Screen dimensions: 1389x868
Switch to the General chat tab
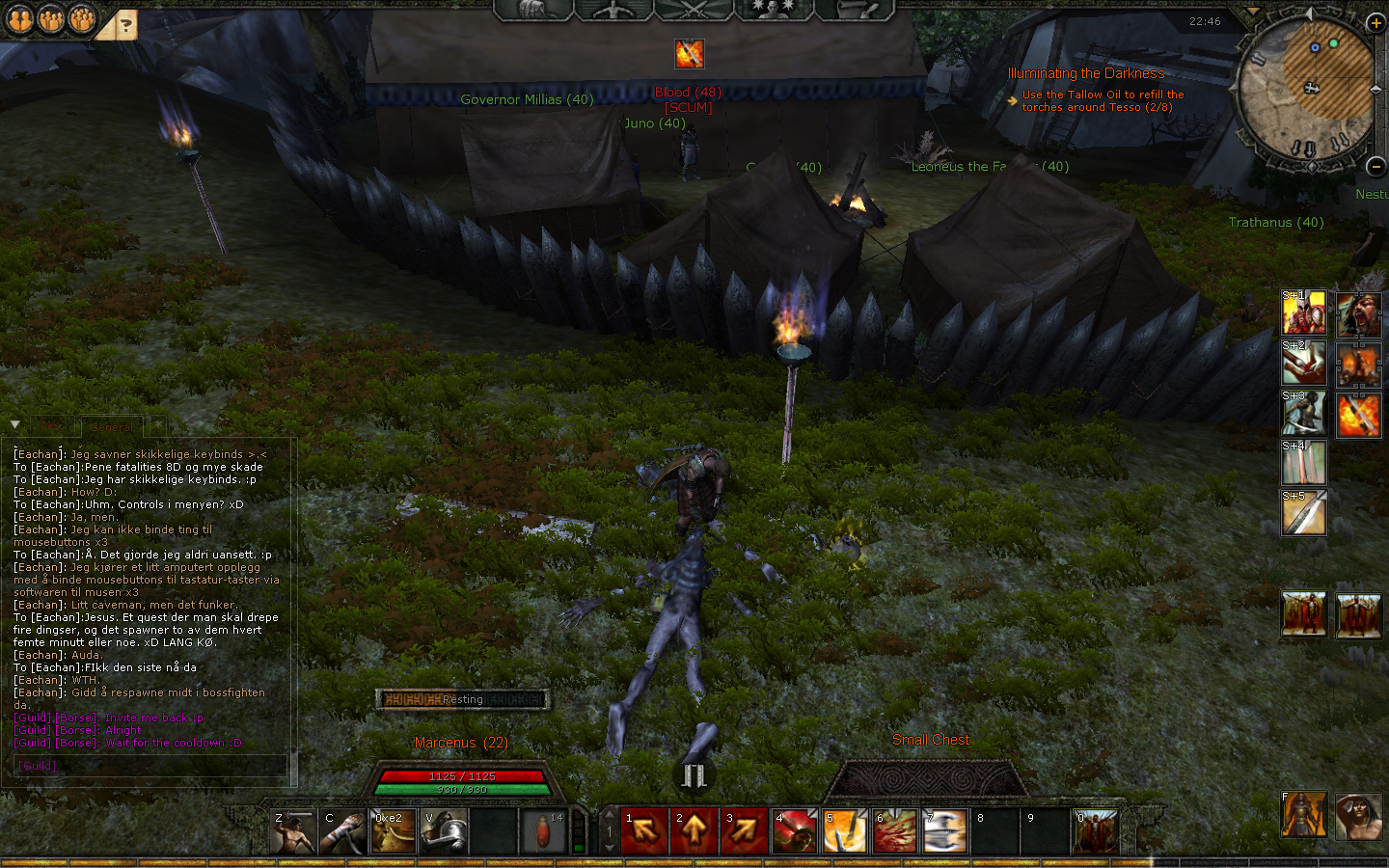click(112, 427)
